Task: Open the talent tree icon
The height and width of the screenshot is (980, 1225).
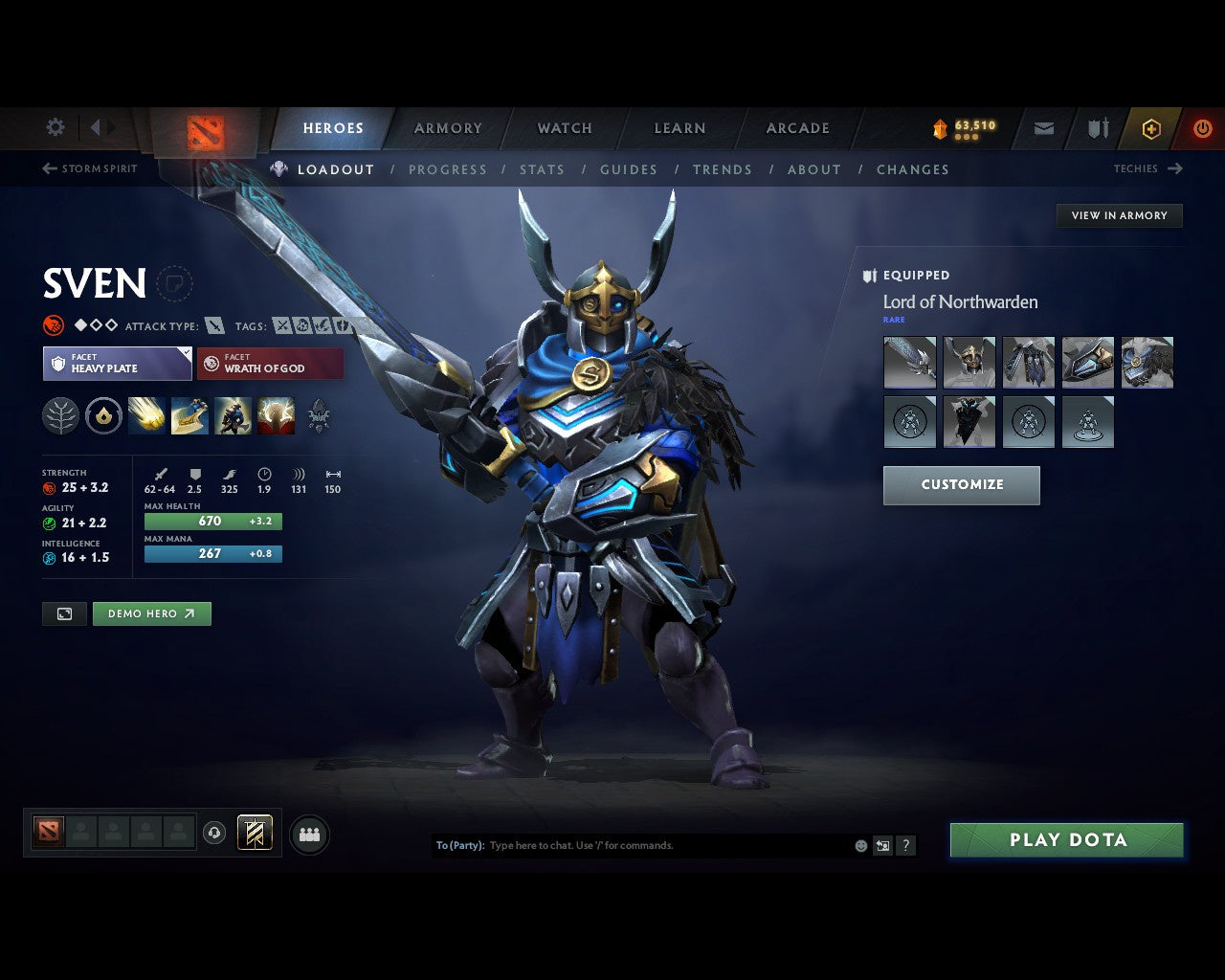Action: [x=59, y=415]
